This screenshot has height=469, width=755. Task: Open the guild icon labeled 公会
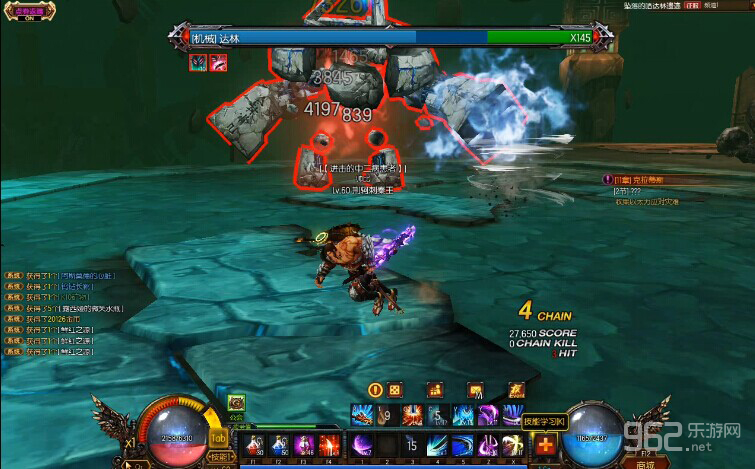coord(236,403)
